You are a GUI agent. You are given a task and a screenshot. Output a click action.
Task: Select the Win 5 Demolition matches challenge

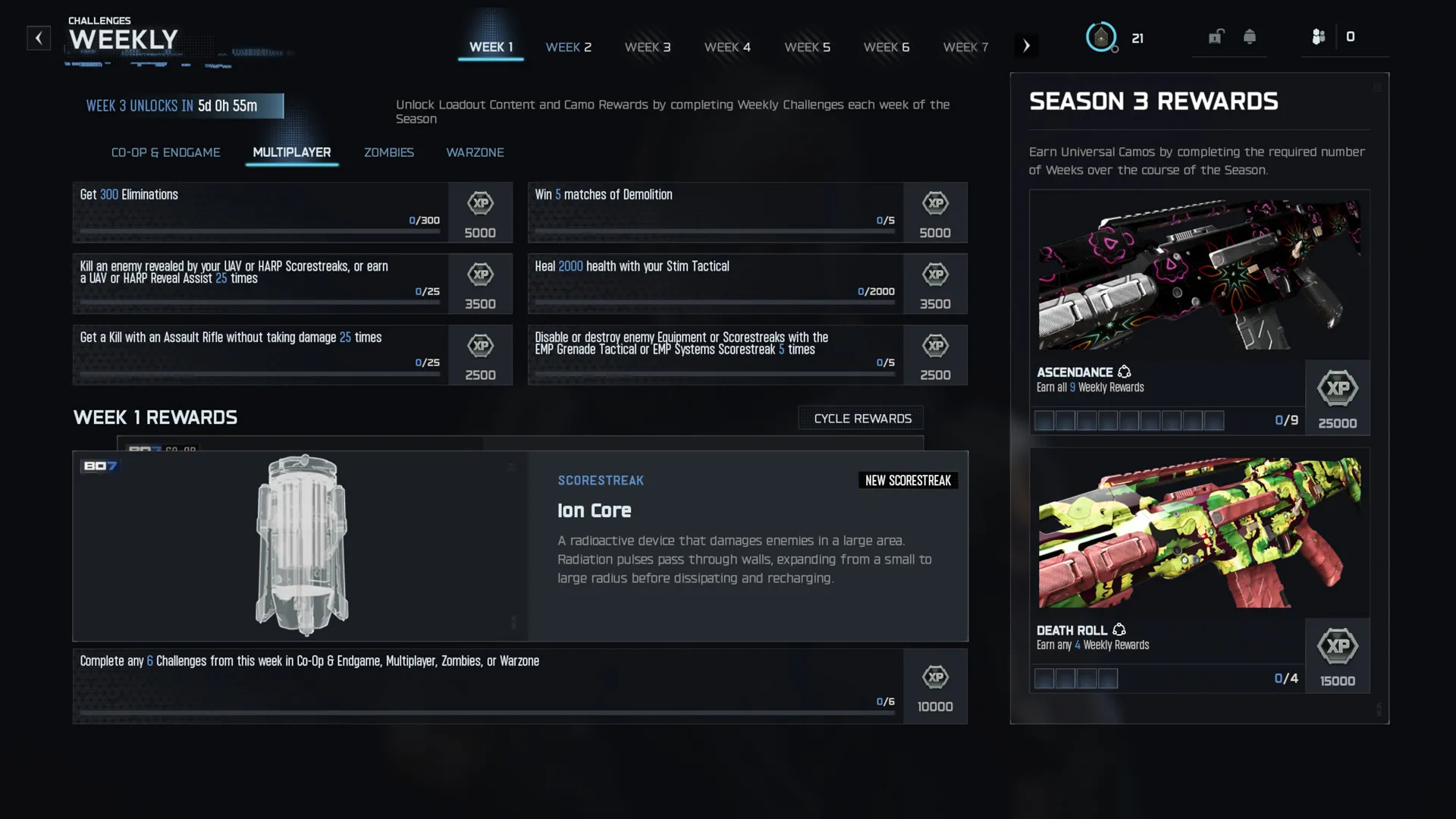(x=713, y=212)
